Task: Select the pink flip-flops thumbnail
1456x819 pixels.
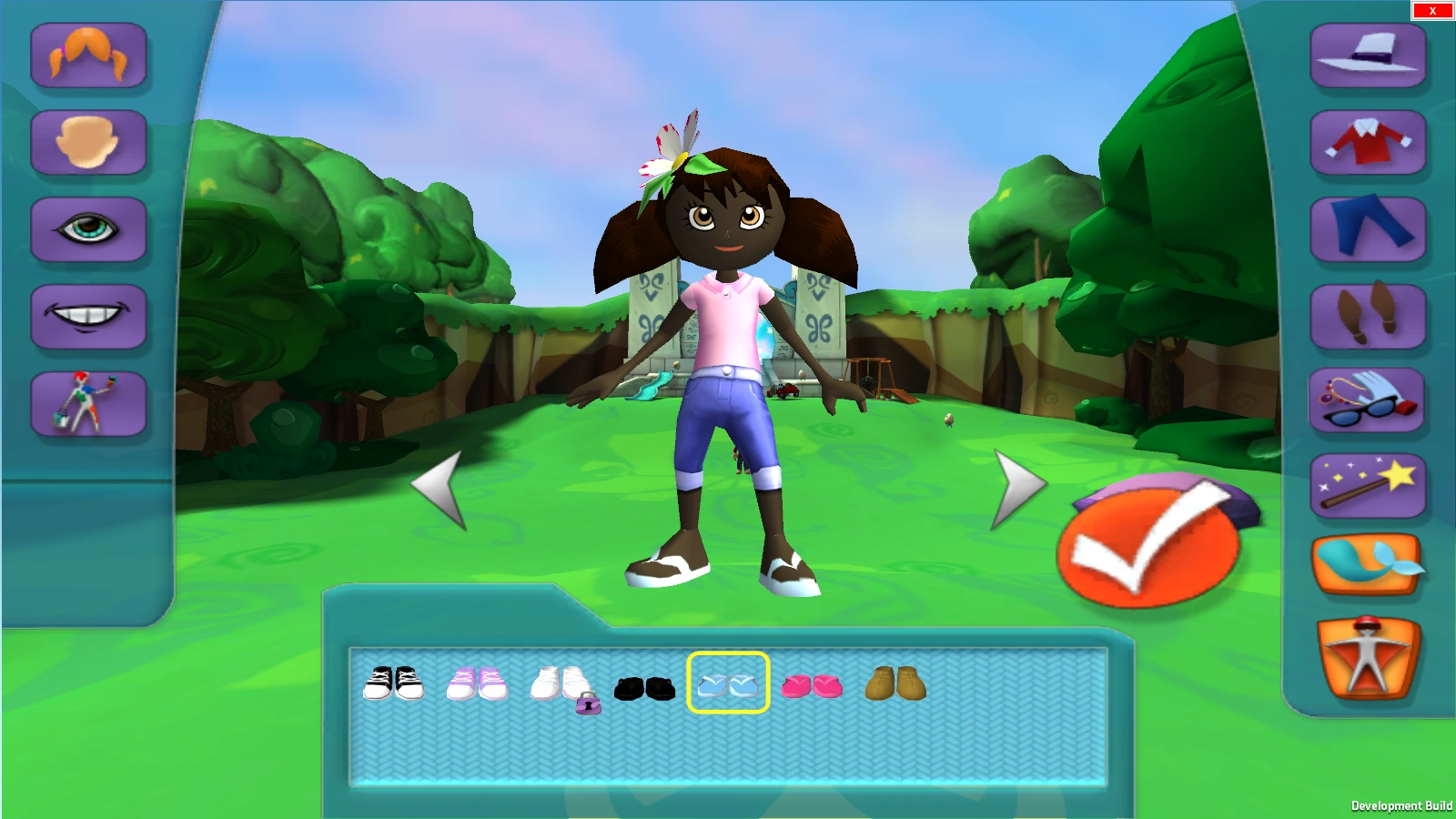Action: pos(813,689)
